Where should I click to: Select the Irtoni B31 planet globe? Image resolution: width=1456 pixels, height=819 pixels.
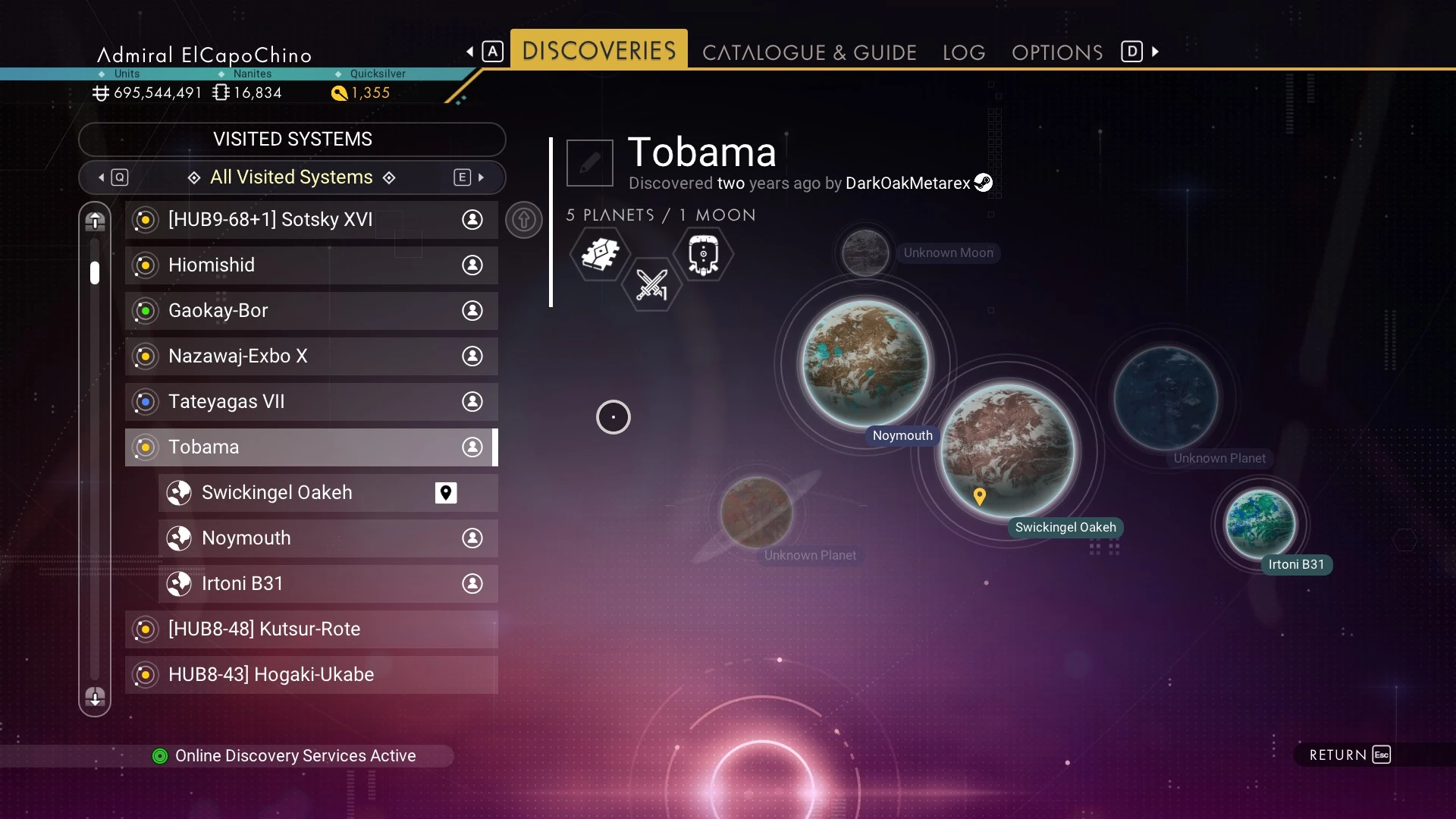click(1260, 523)
